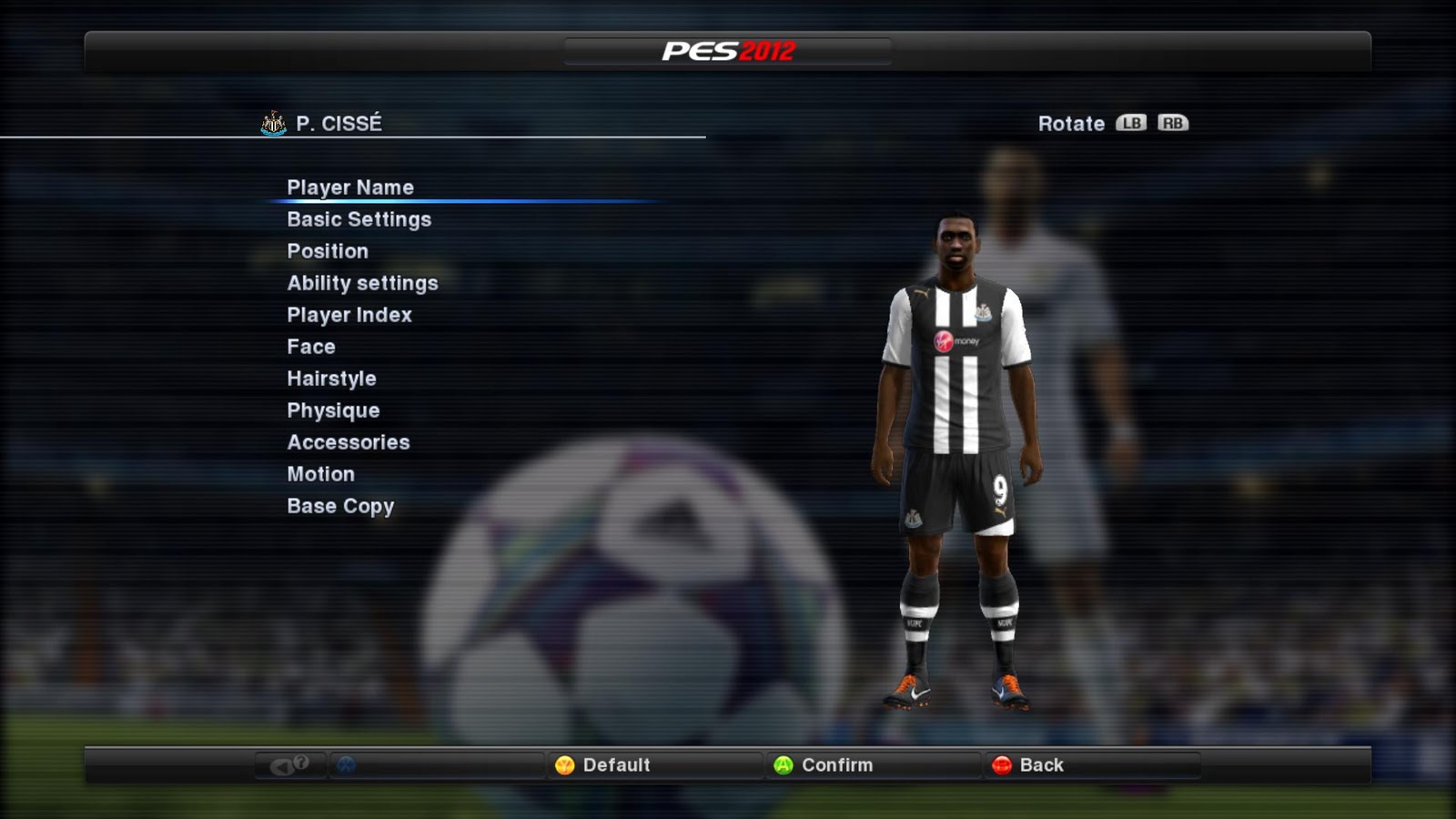Open the Position settings
This screenshot has height=819, width=1456.
point(328,250)
